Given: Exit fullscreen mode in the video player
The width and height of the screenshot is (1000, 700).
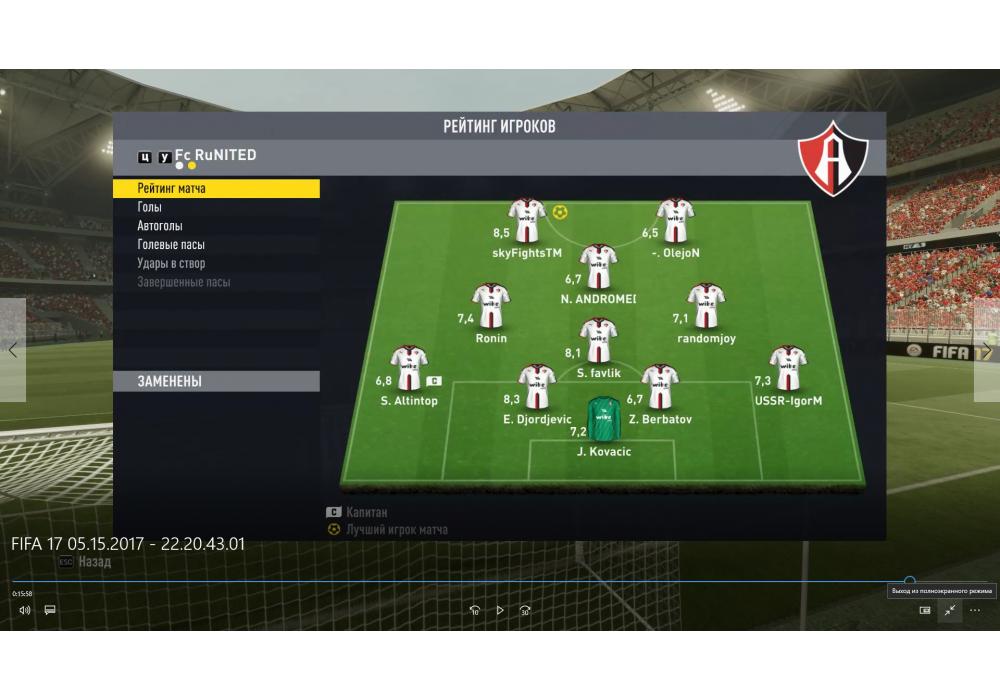Looking at the screenshot, I should click(x=949, y=610).
